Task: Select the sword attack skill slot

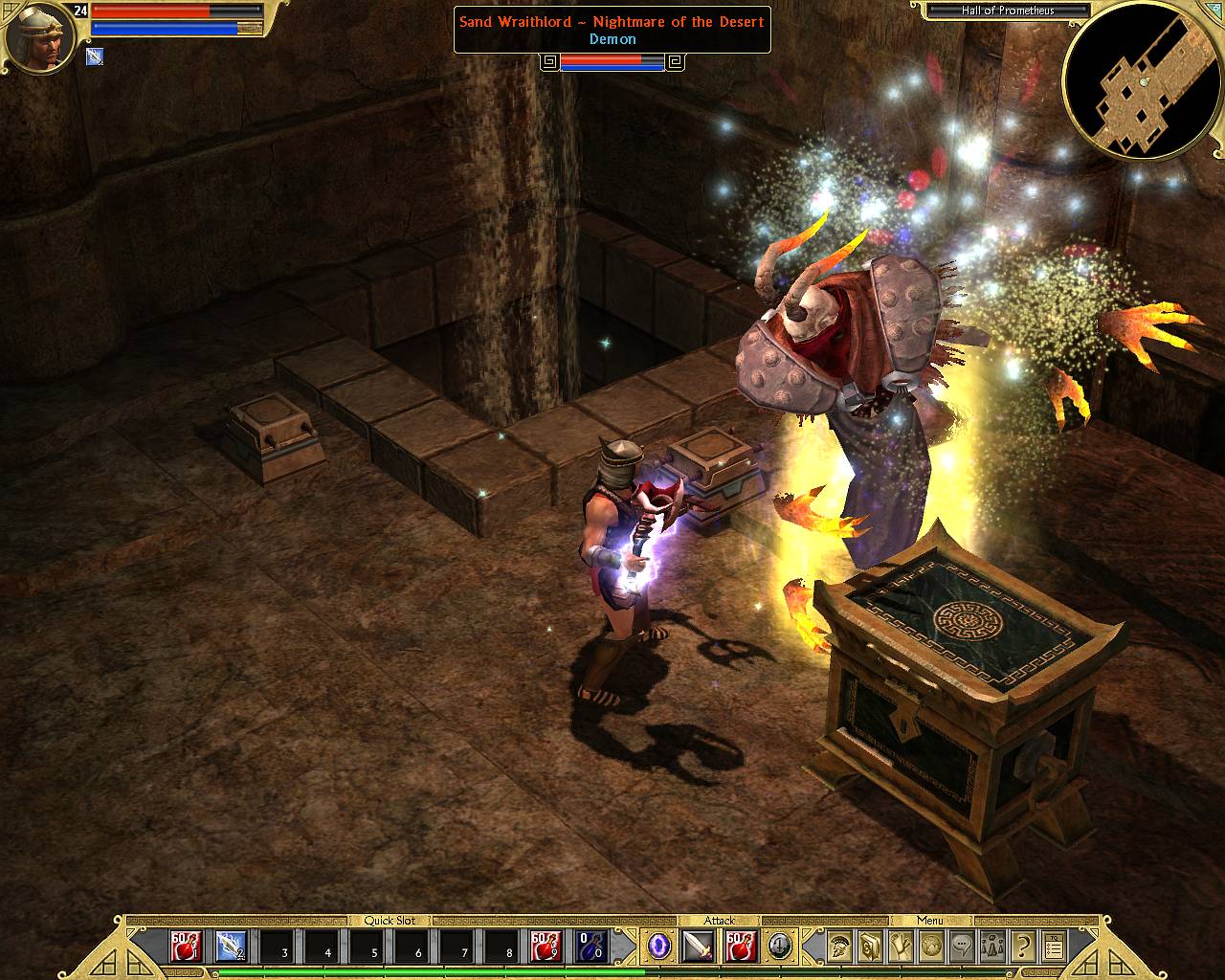Action: [x=699, y=946]
